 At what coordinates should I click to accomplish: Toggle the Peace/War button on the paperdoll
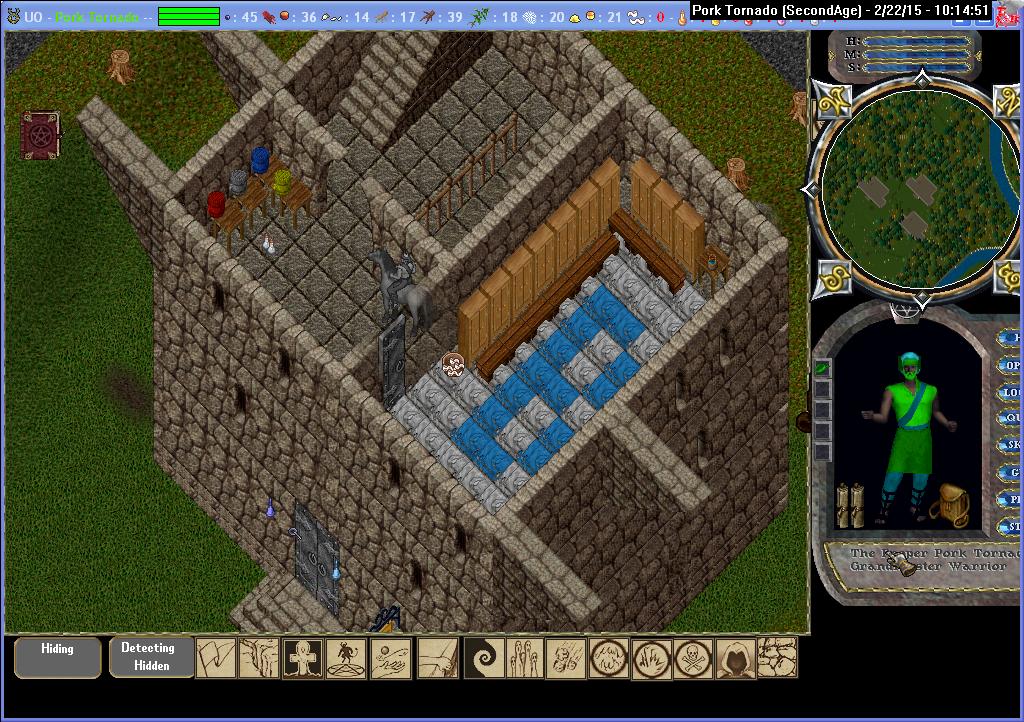(1010, 499)
